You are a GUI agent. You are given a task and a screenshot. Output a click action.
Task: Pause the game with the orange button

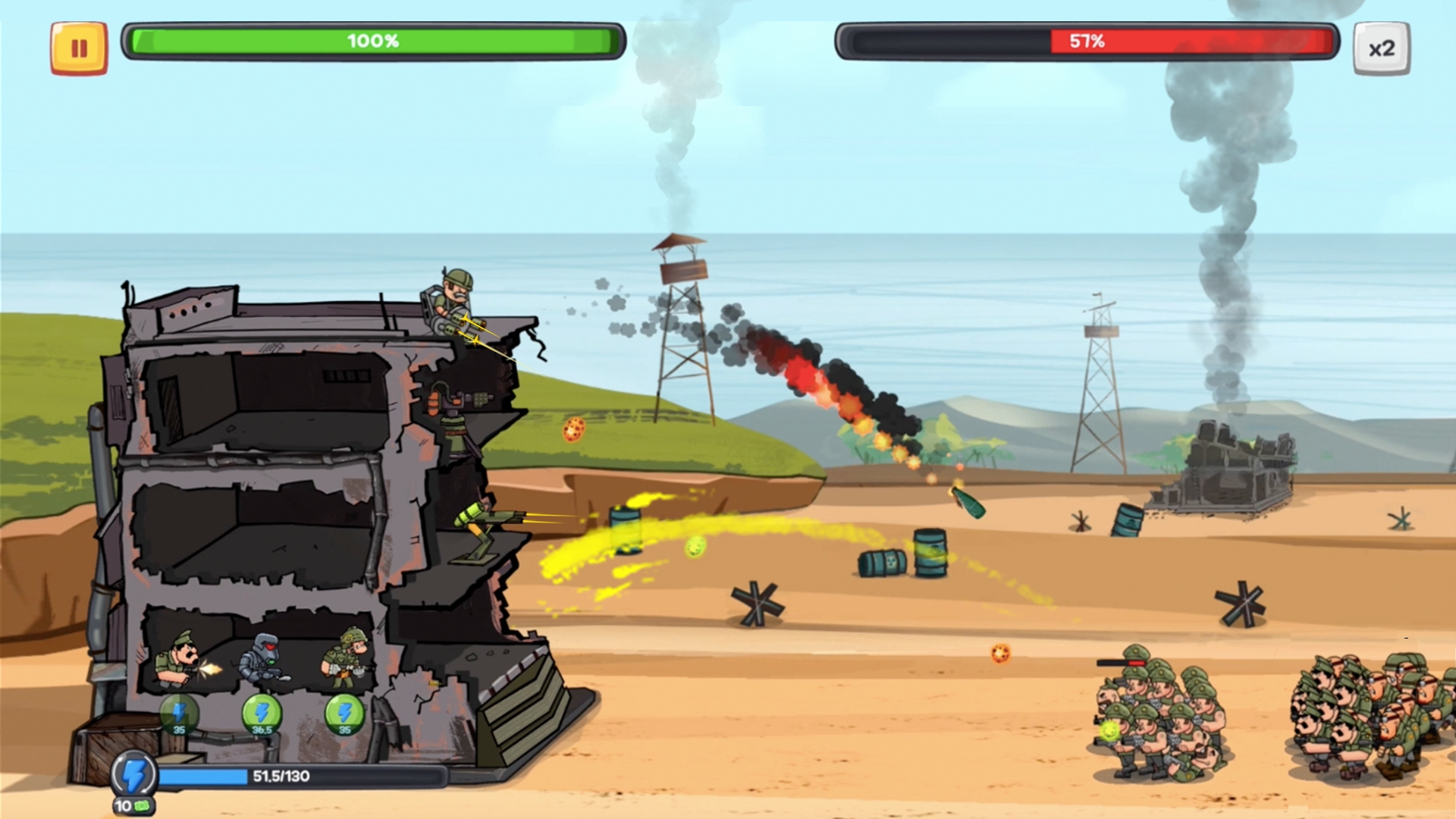79,49
